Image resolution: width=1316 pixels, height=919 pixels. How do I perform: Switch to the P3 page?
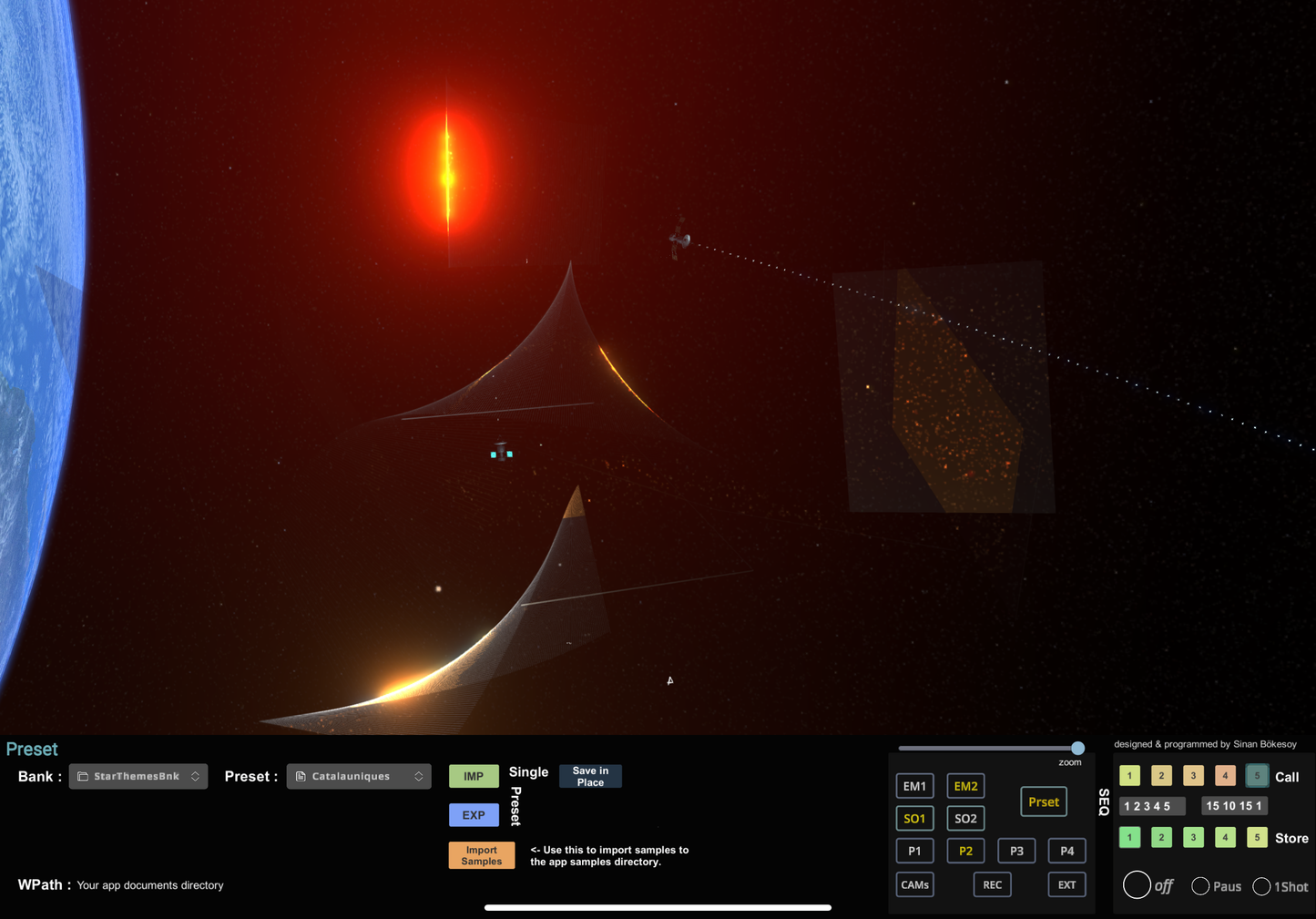tap(1016, 851)
